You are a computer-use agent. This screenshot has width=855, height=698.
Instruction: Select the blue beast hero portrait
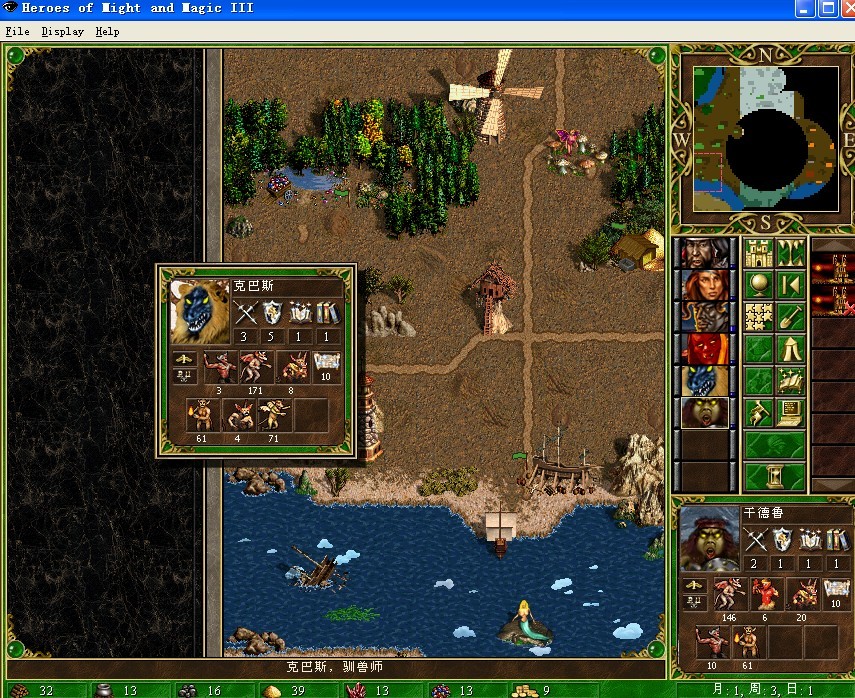pos(705,381)
